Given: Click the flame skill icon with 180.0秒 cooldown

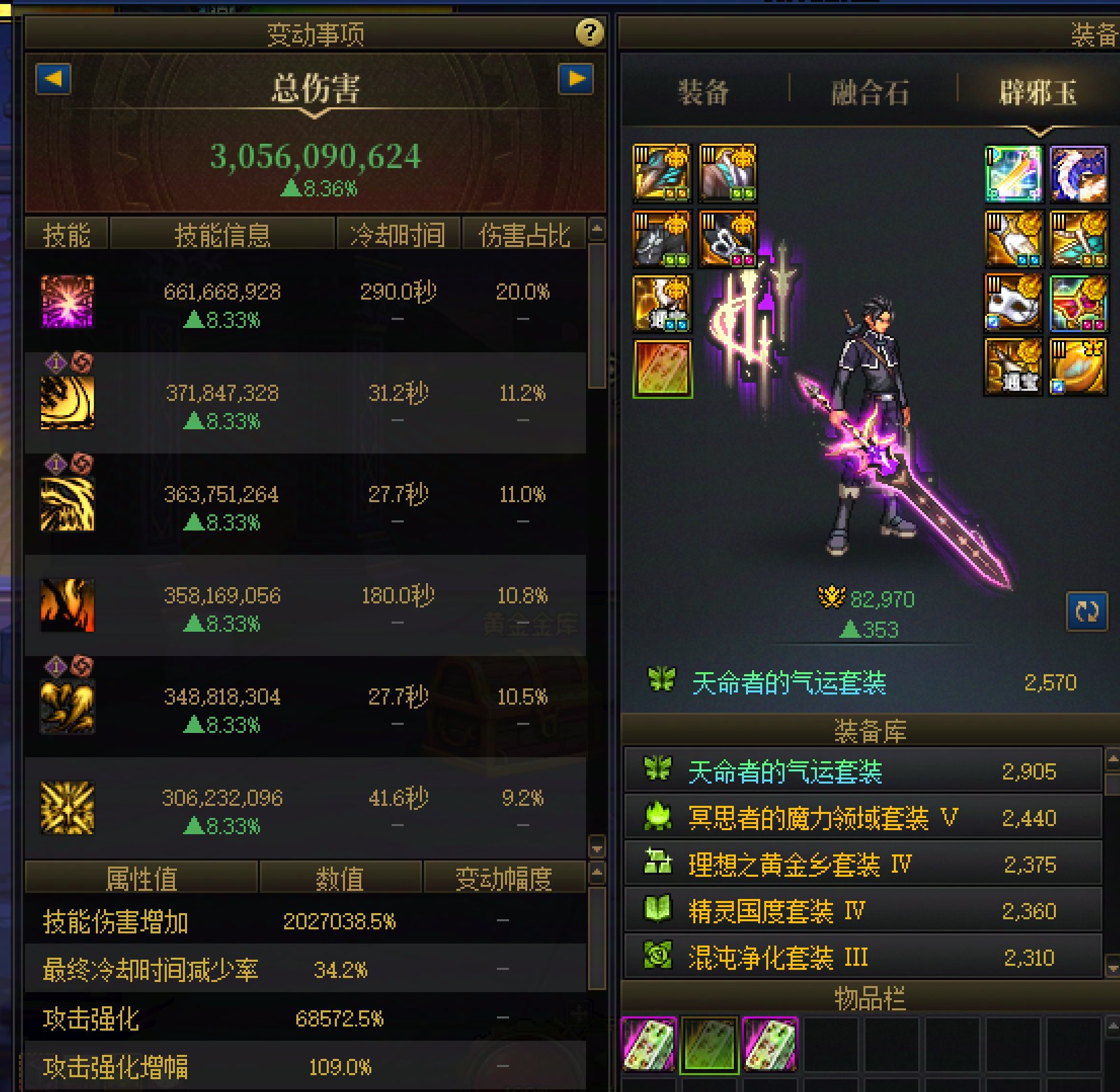Looking at the screenshot, I should 68,604.
